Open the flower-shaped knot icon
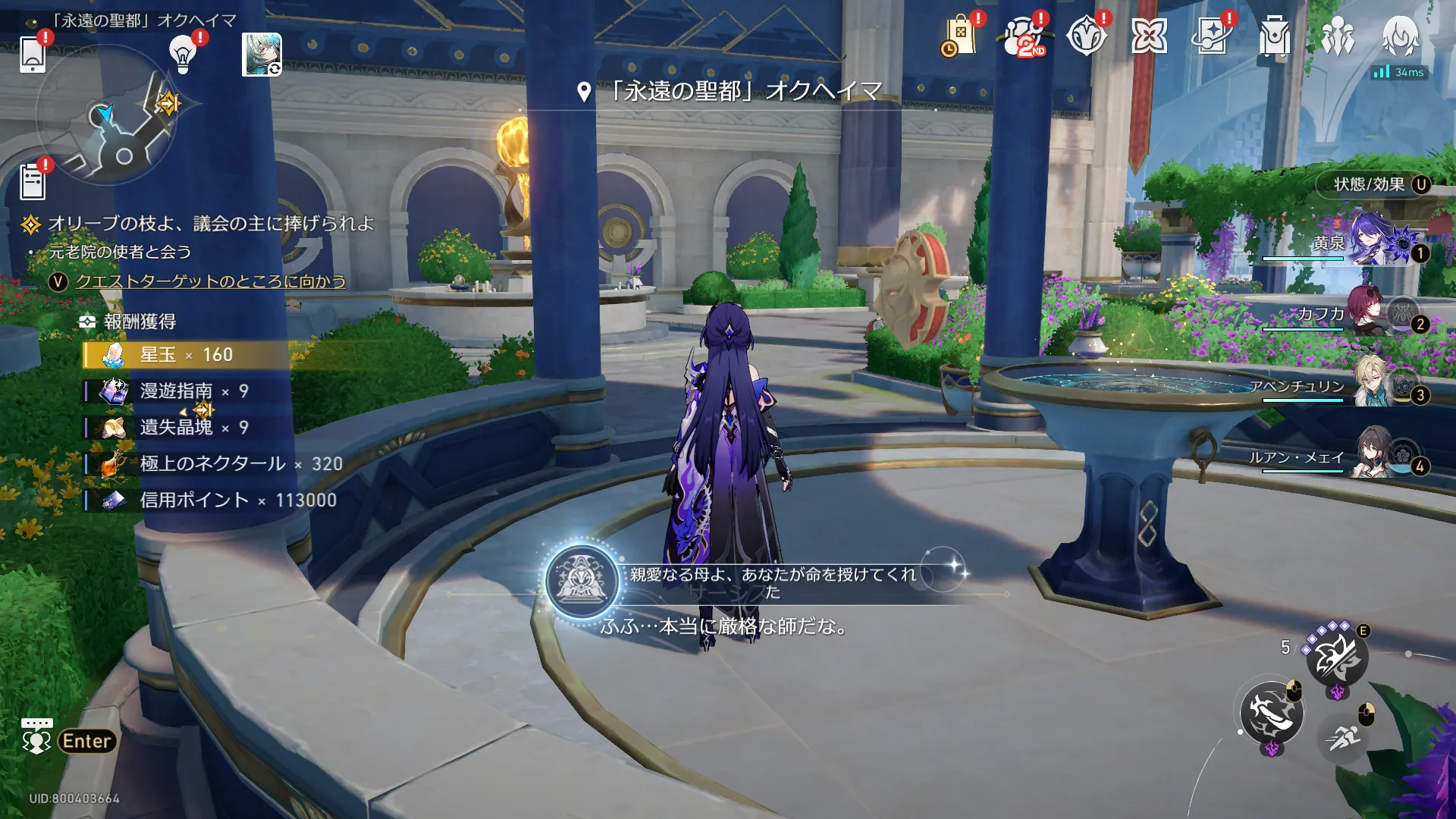 click(1149, 36)
